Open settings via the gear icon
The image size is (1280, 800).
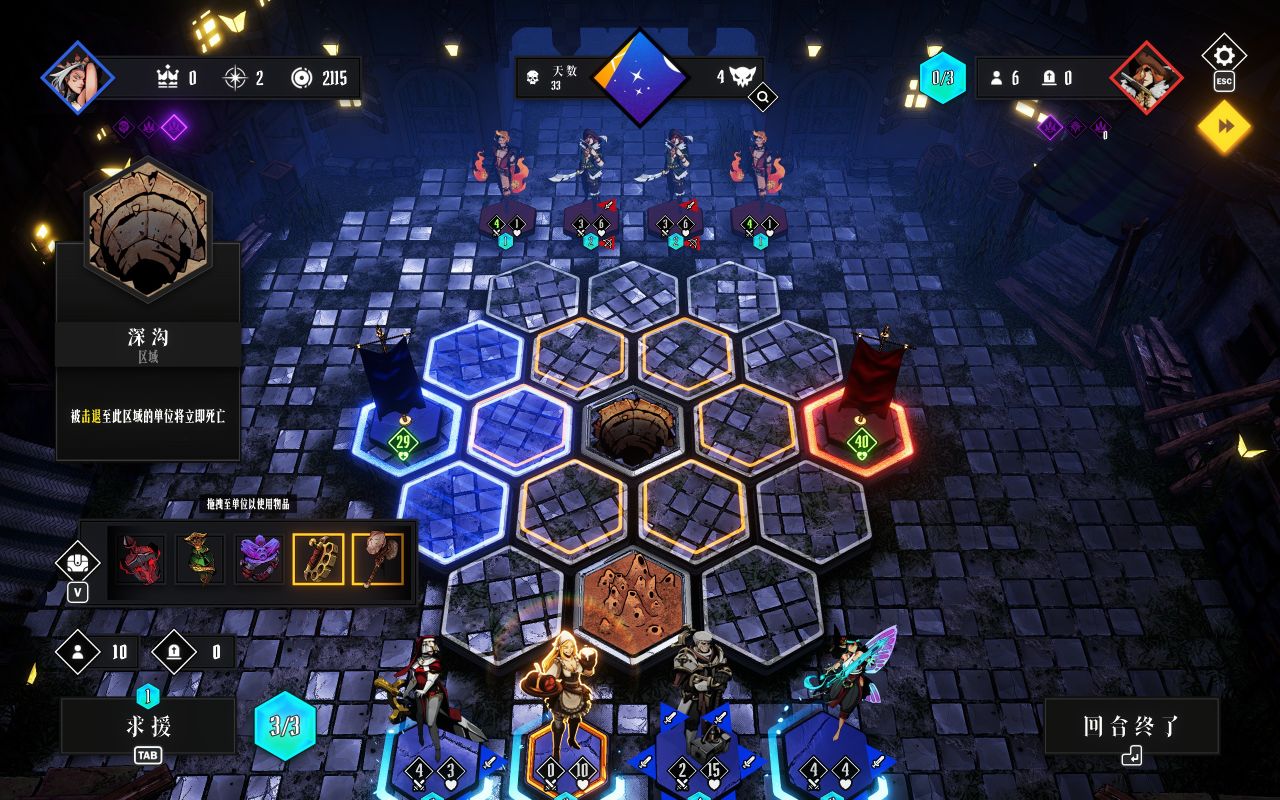(1224, 55)
